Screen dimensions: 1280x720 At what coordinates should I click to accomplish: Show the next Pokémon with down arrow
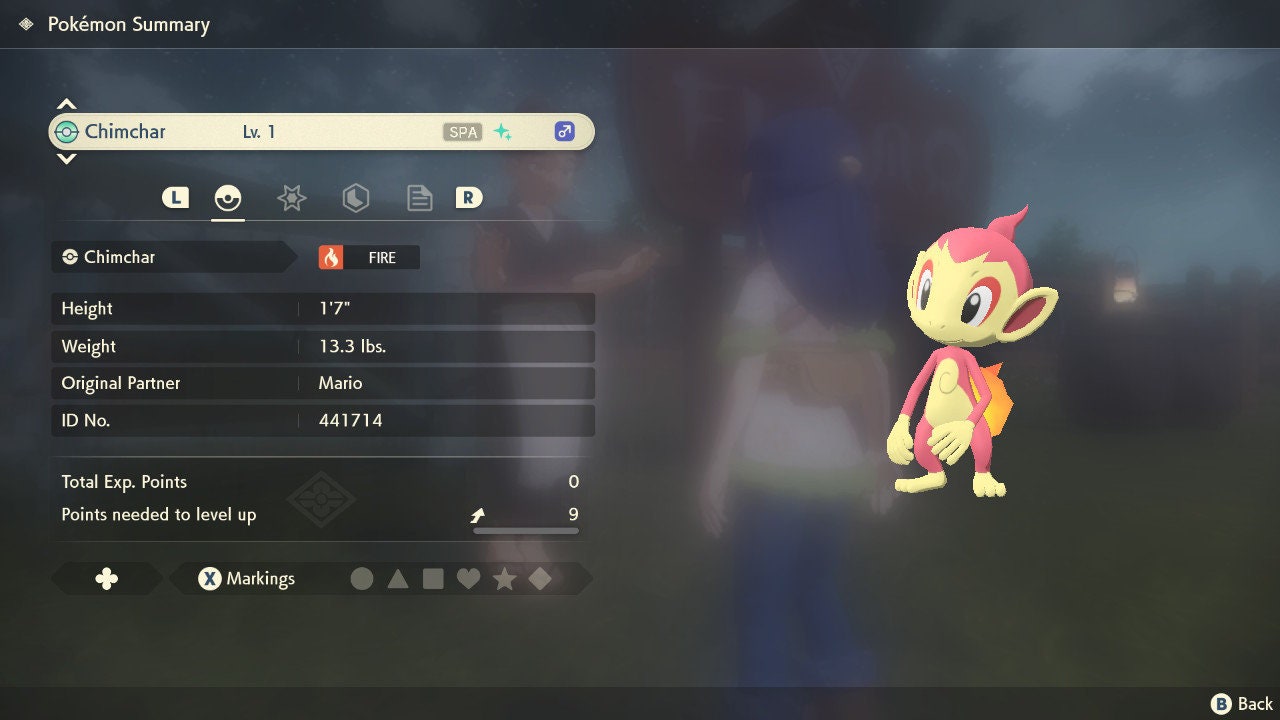66,159
